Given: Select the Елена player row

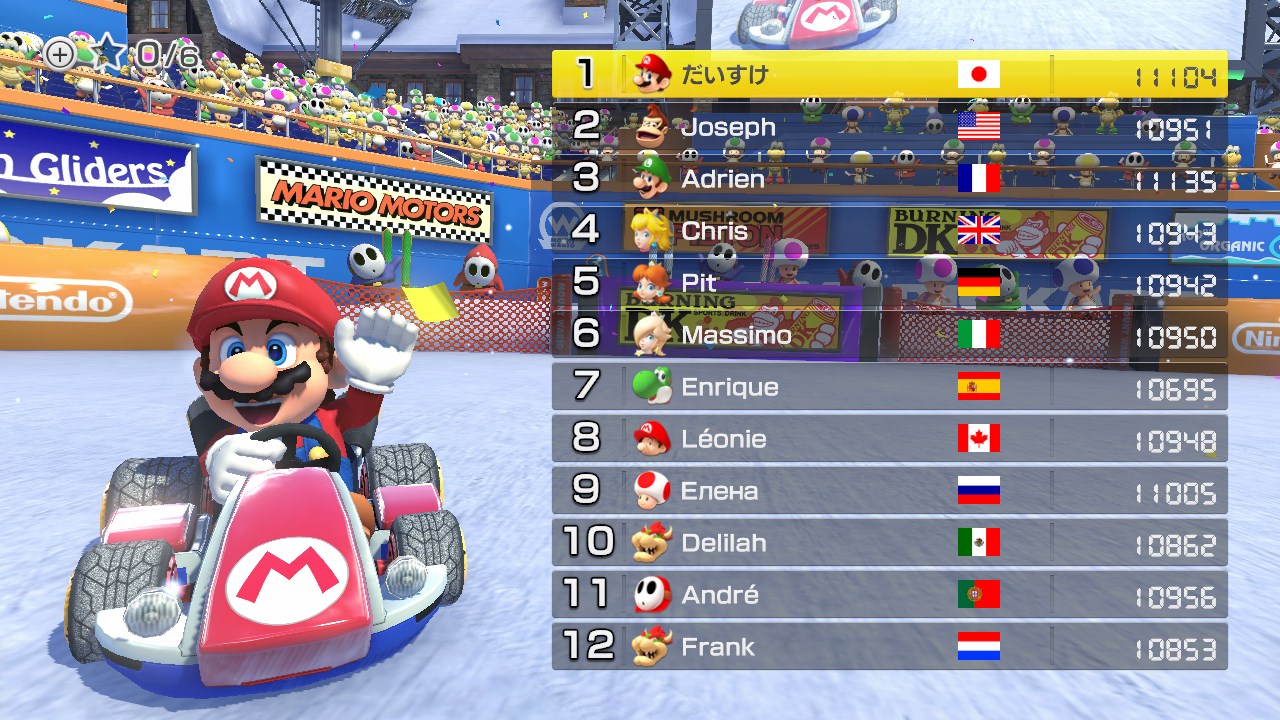Looking at the screenshot, I should (889, 491).
